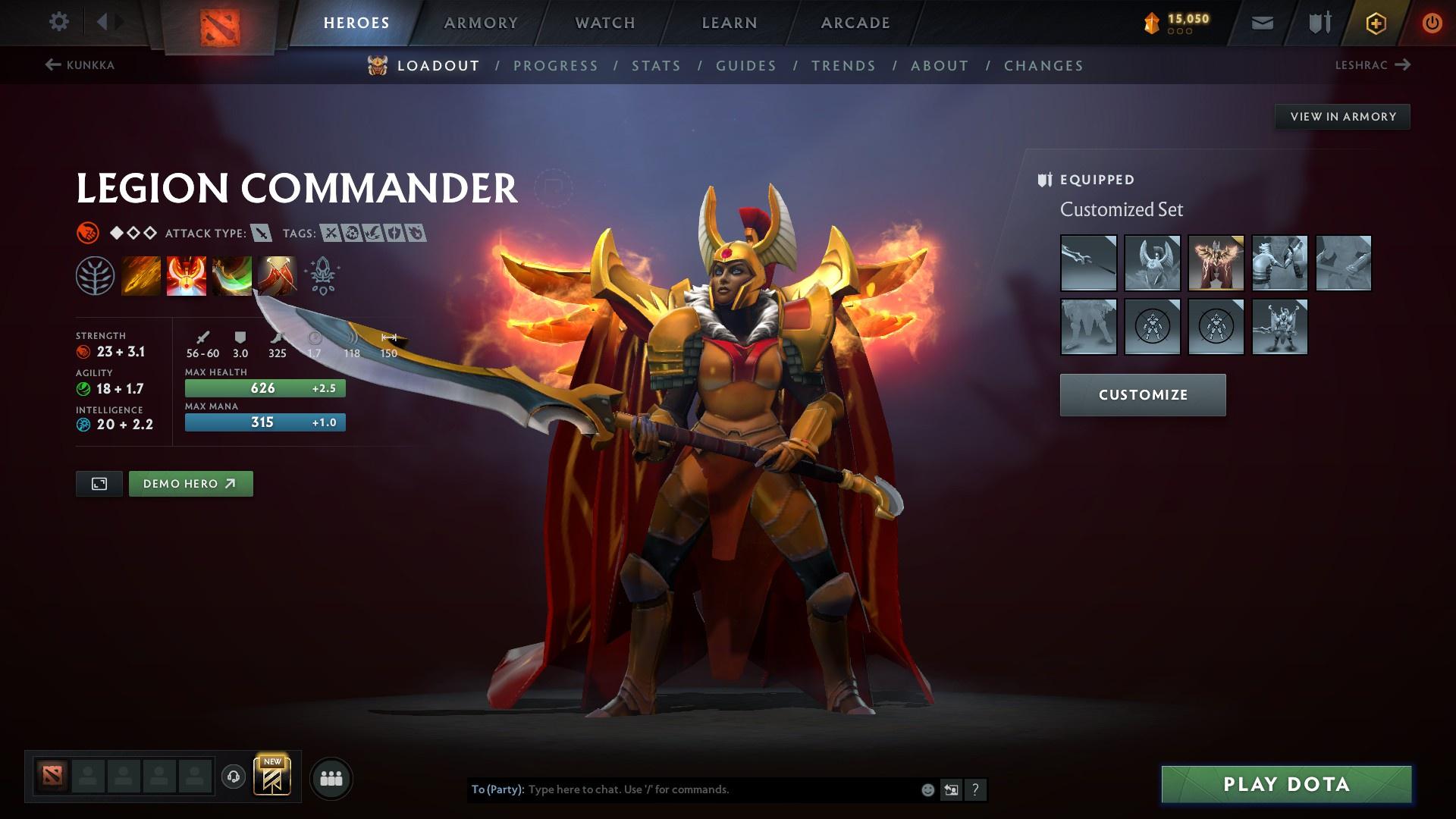1456x819 pixels.
Task: Inspect the Aghanim's Scepter upgrade icon
Action: (x=322, y=275)
